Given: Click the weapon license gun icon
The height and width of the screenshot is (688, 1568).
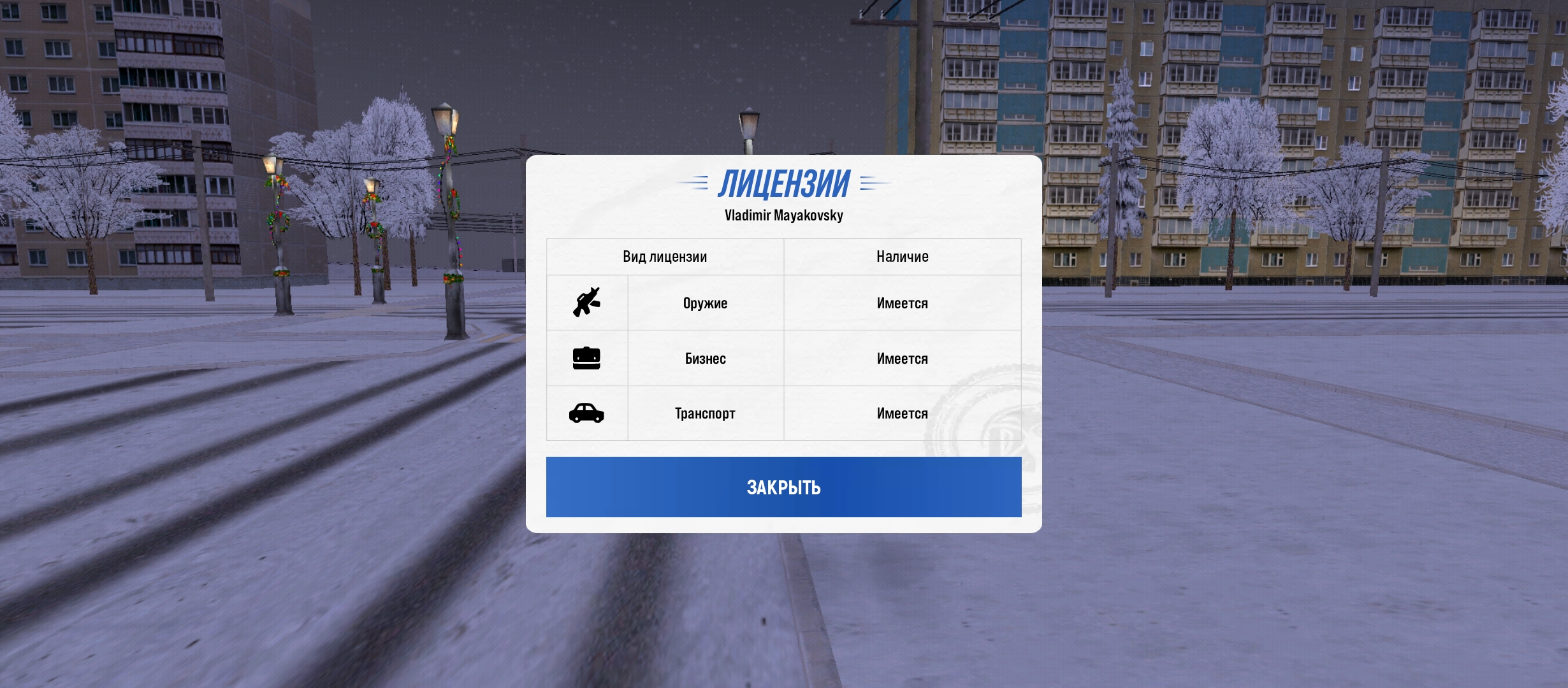Looking at the screenshot, I should point(586,303).
